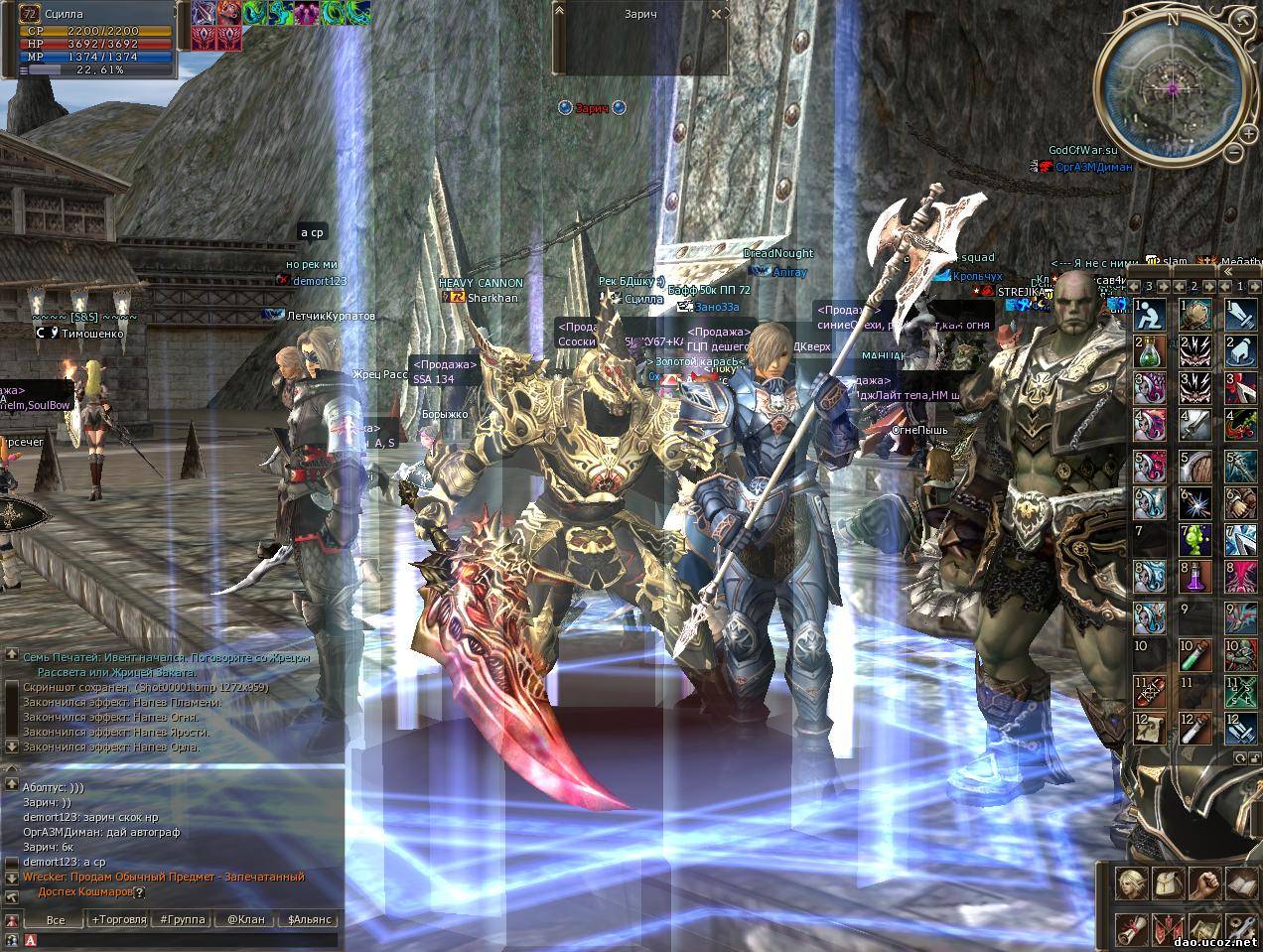Open the actions fist icon
This screenshot has height=952, width=1263.
pos(1204,882)
